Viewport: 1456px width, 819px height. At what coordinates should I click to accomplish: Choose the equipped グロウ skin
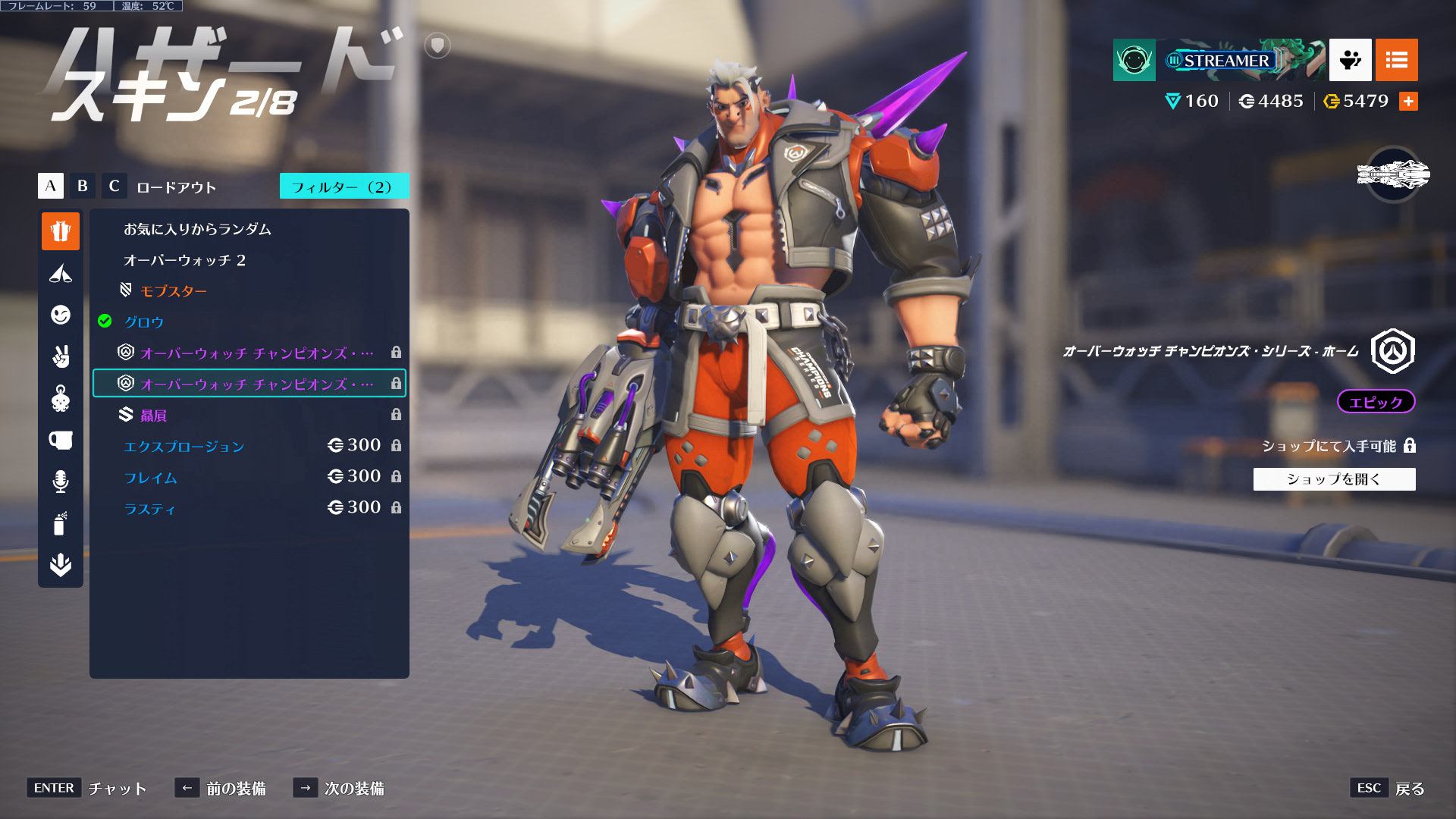click(144, 322)
